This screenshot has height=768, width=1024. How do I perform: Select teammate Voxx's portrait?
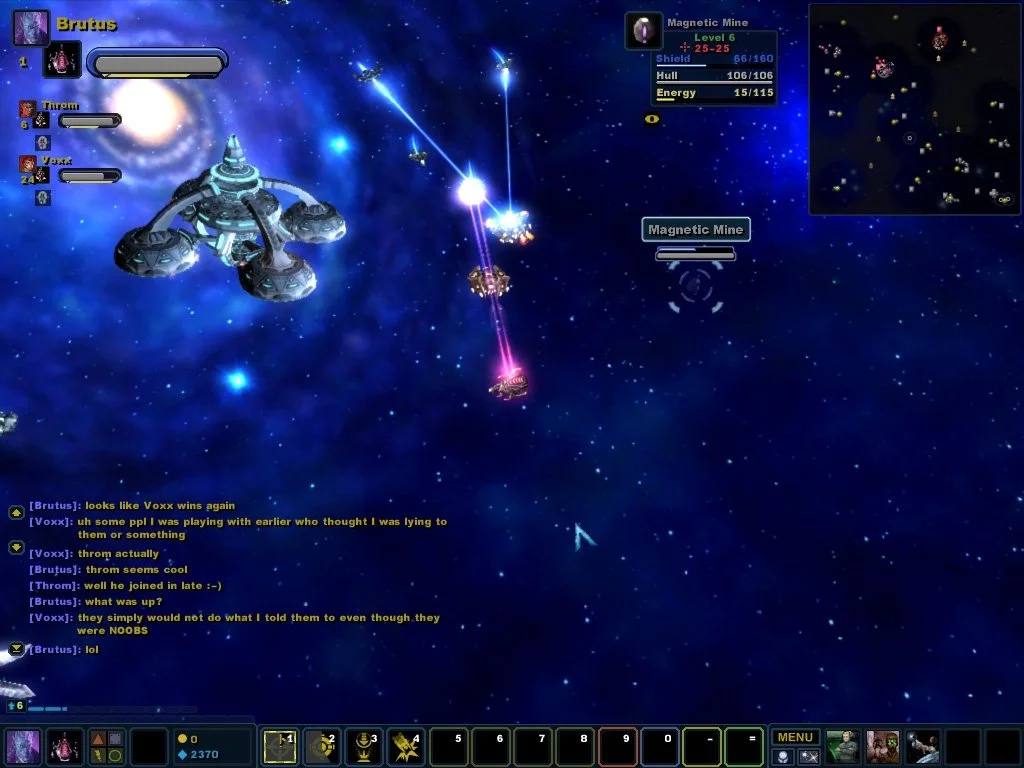(27, 163)
